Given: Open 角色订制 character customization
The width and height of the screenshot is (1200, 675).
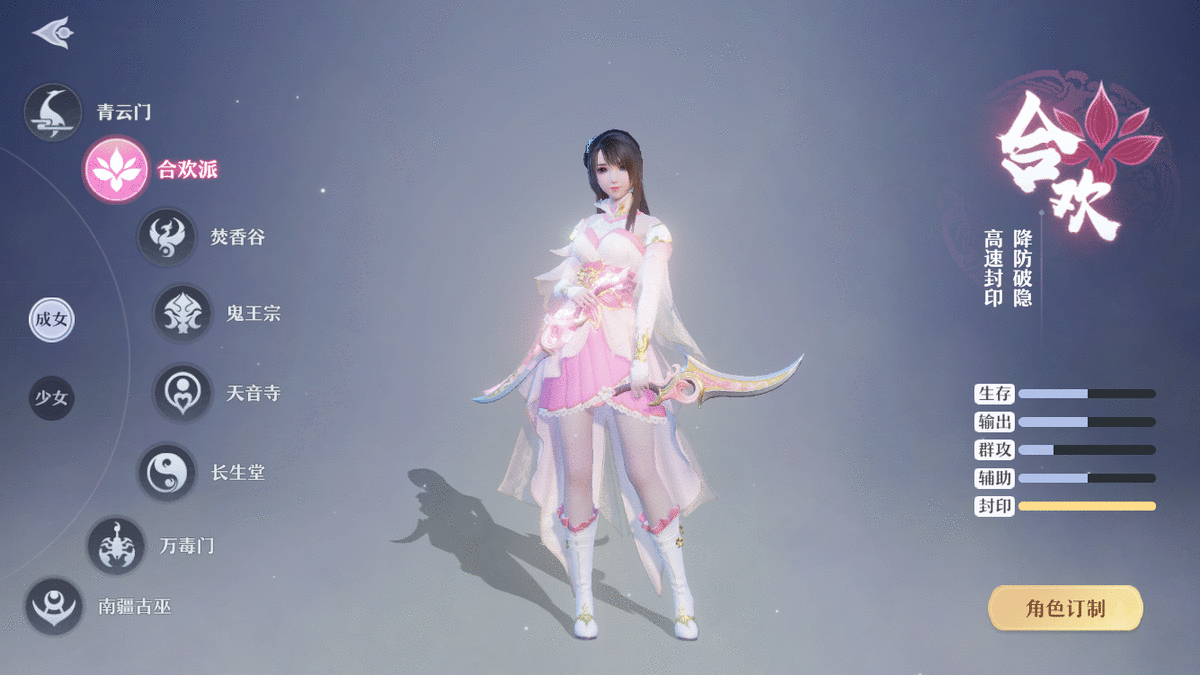Looking at the screenshot, I should coord(1065,608).
